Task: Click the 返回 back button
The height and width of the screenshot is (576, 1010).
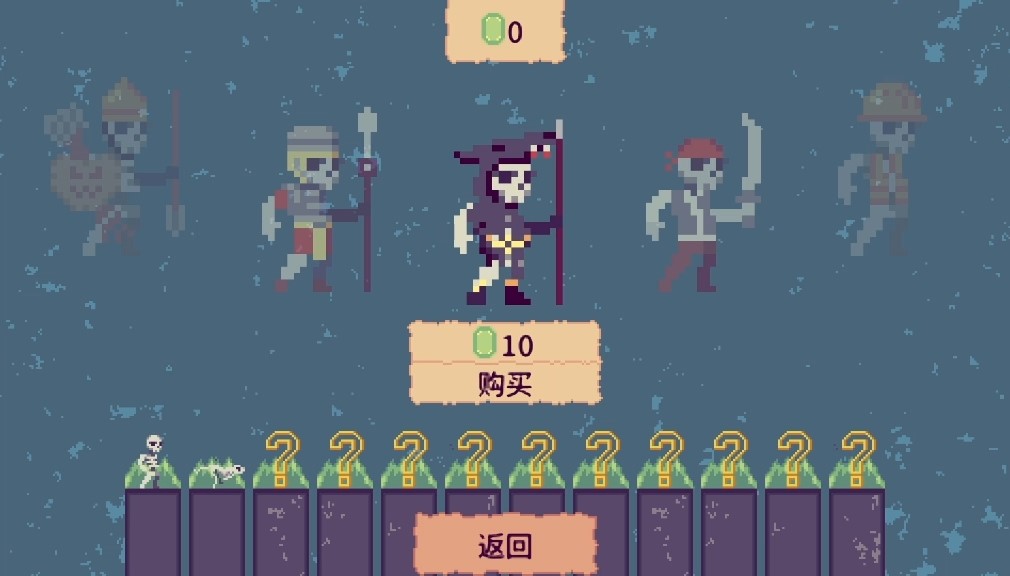Action: 505,546
